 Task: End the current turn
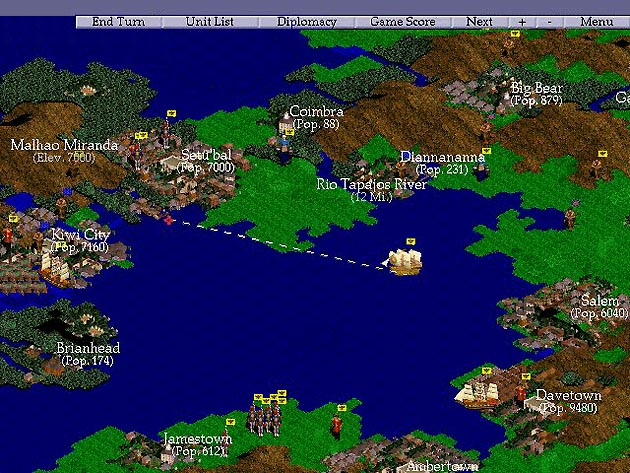point(117,21)
